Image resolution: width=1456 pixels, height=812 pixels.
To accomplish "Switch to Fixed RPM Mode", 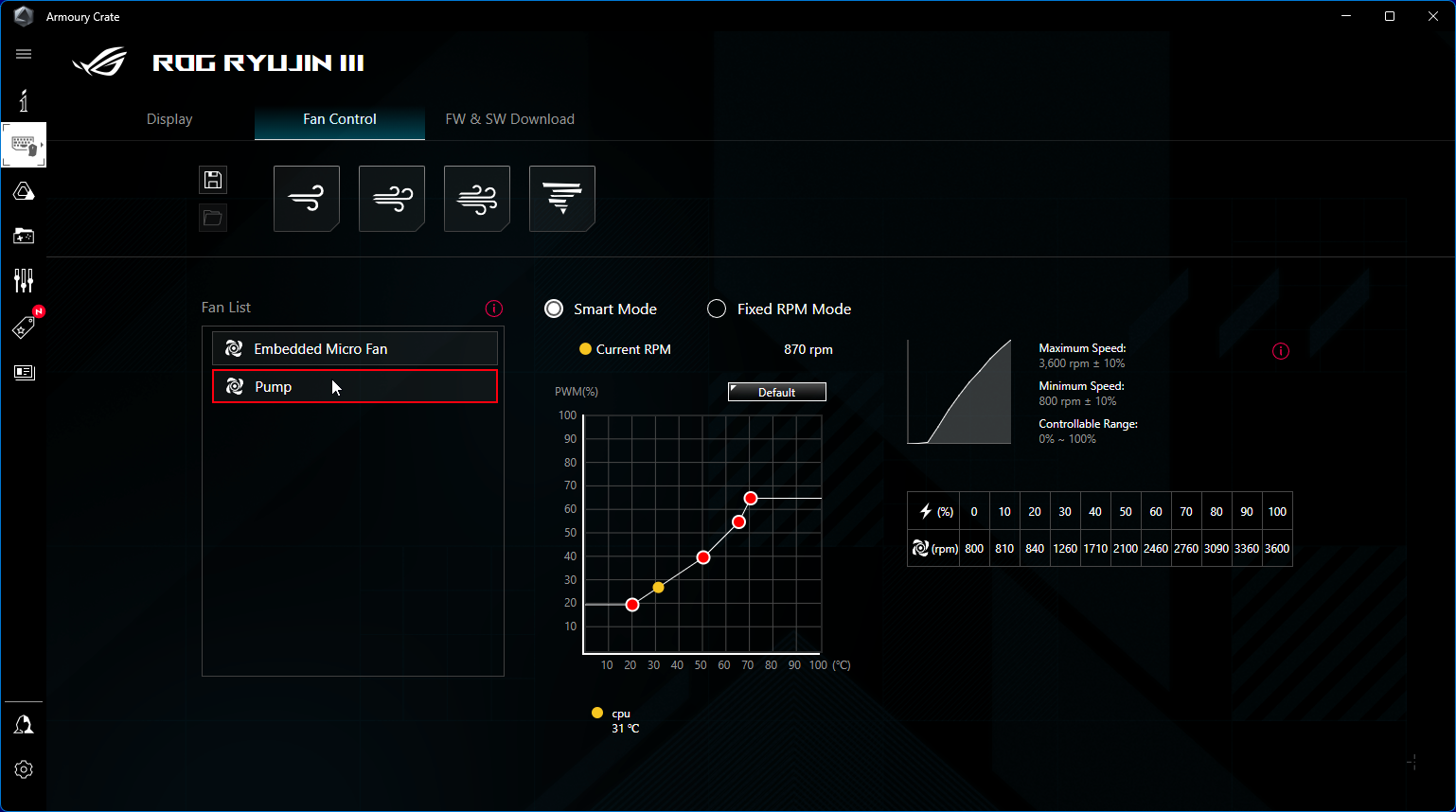I will pos(717,309).
